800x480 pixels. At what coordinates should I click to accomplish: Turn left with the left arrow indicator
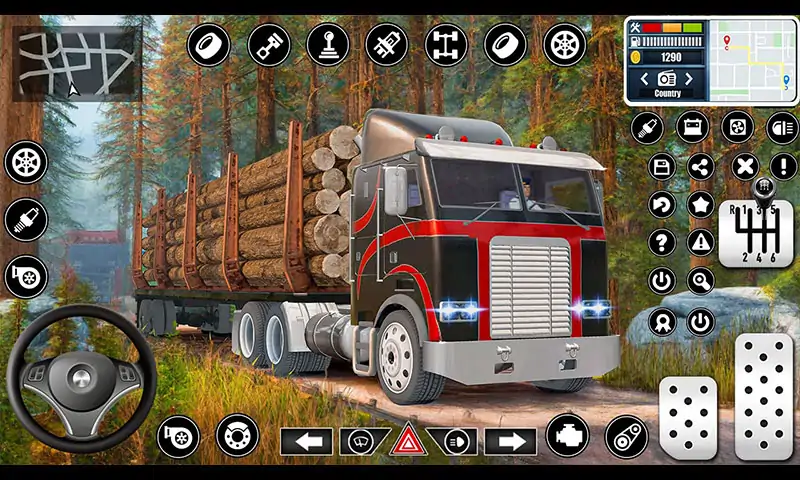coord(306,441)
